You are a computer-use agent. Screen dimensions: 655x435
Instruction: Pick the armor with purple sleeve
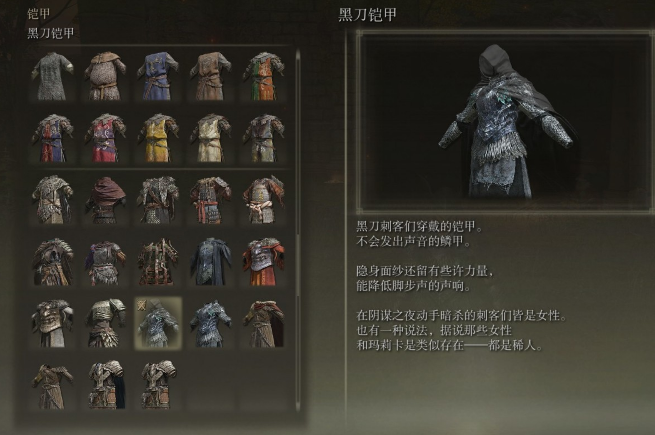[x=104, y=260]
